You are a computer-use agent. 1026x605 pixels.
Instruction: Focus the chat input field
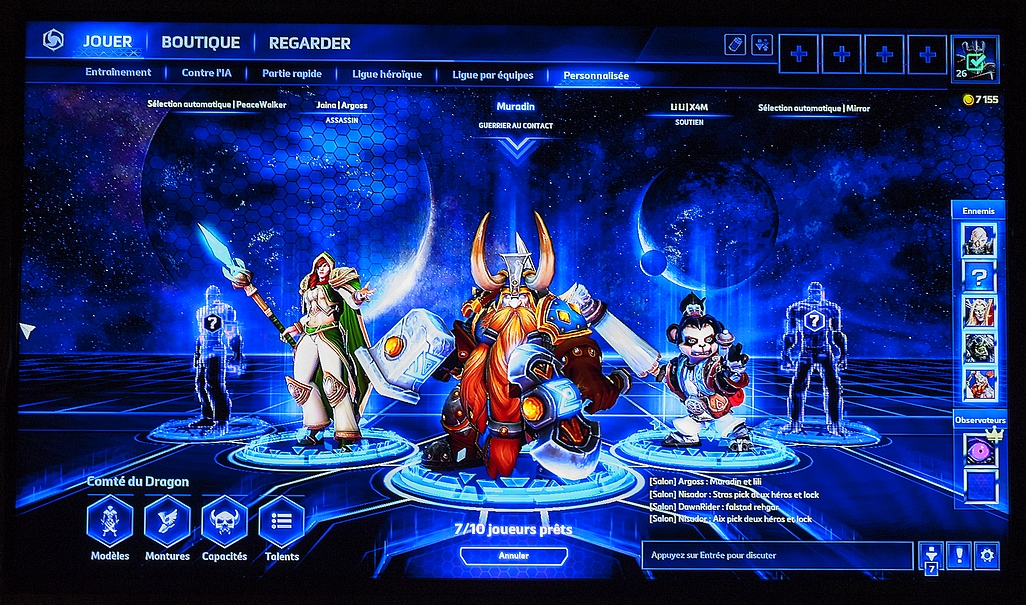coord(777,555)
